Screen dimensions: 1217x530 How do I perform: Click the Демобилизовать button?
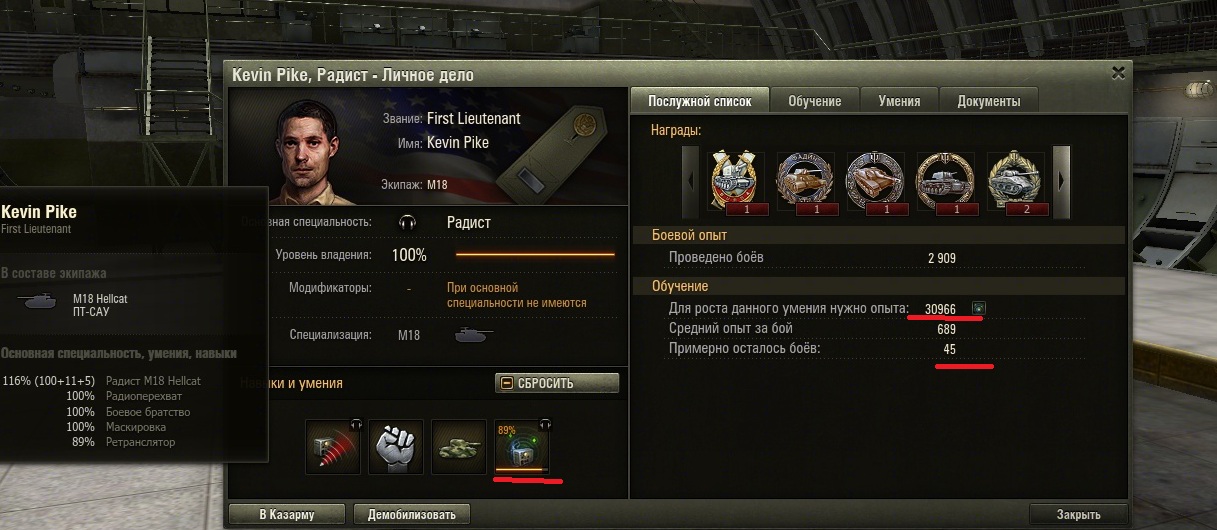(412, 515)
